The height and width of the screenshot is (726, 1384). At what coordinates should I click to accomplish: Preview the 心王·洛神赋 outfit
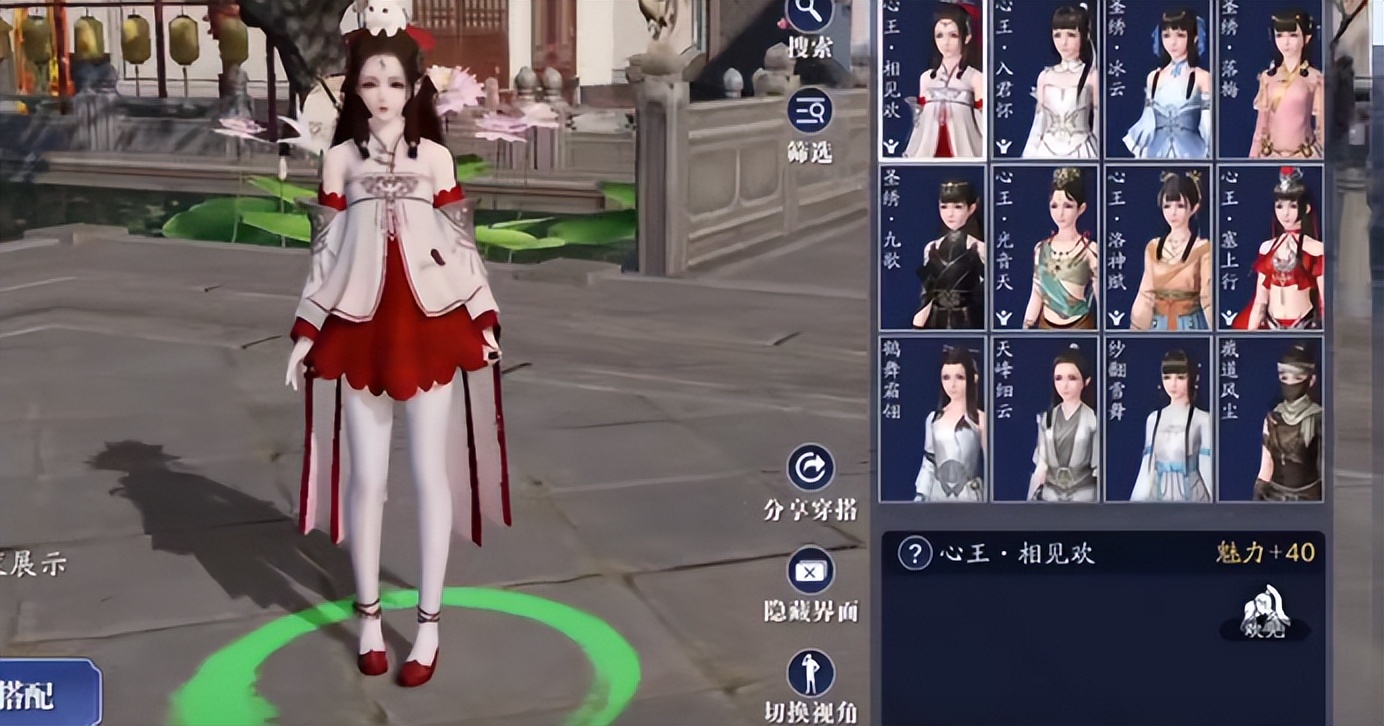pyautogui.click(x=1158, y=248)
